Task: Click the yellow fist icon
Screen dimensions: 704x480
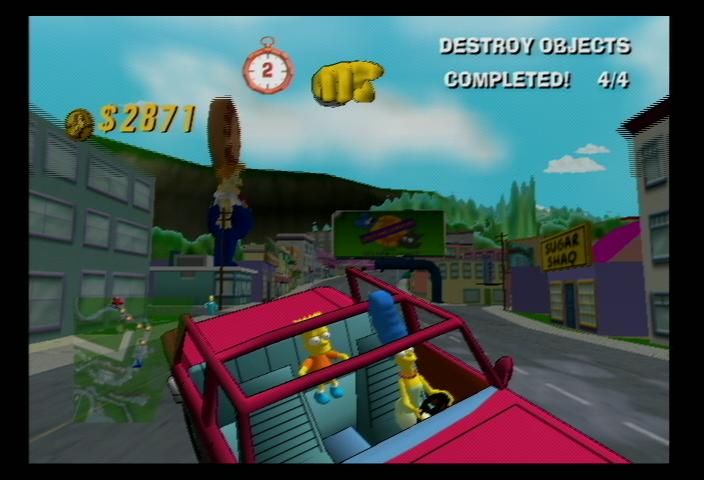Action: click(x=346, y=82)
